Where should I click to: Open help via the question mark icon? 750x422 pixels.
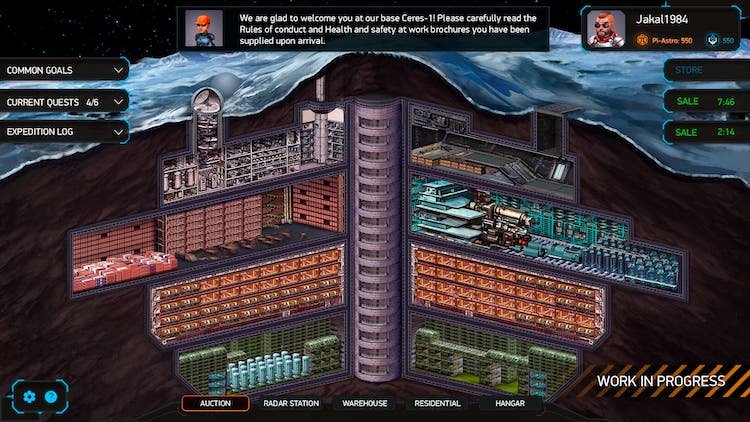tap(51, 397)
